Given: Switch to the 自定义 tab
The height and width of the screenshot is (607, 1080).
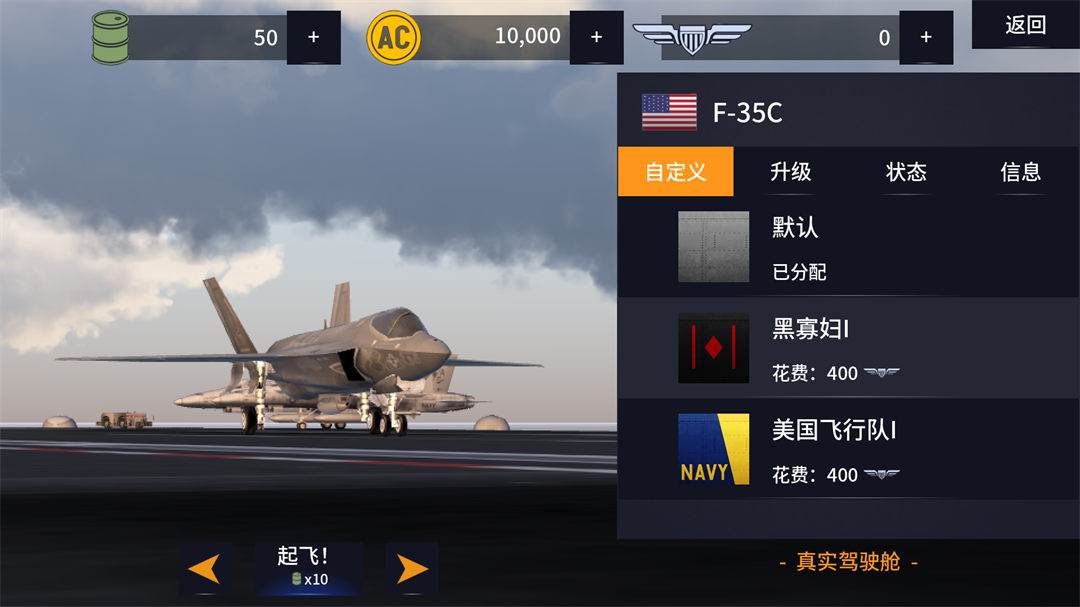Looking at the screenshot, I should tap(675, 172).
